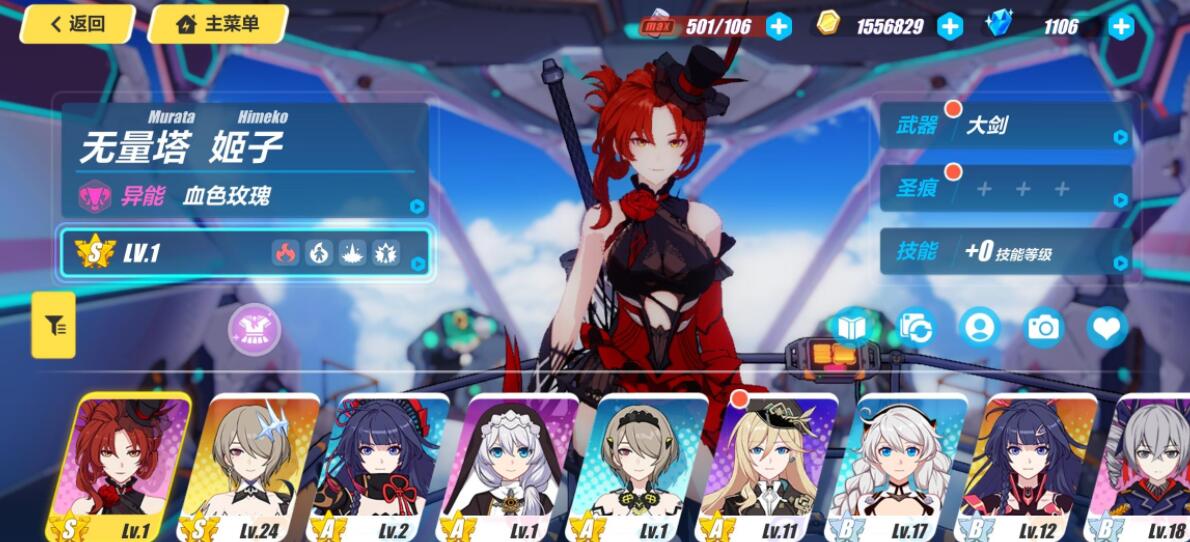The width and height of the screenshot is (1190, 542).
Task: Open the character filter button
Action: pyautogui.click(x=53, y=324)
